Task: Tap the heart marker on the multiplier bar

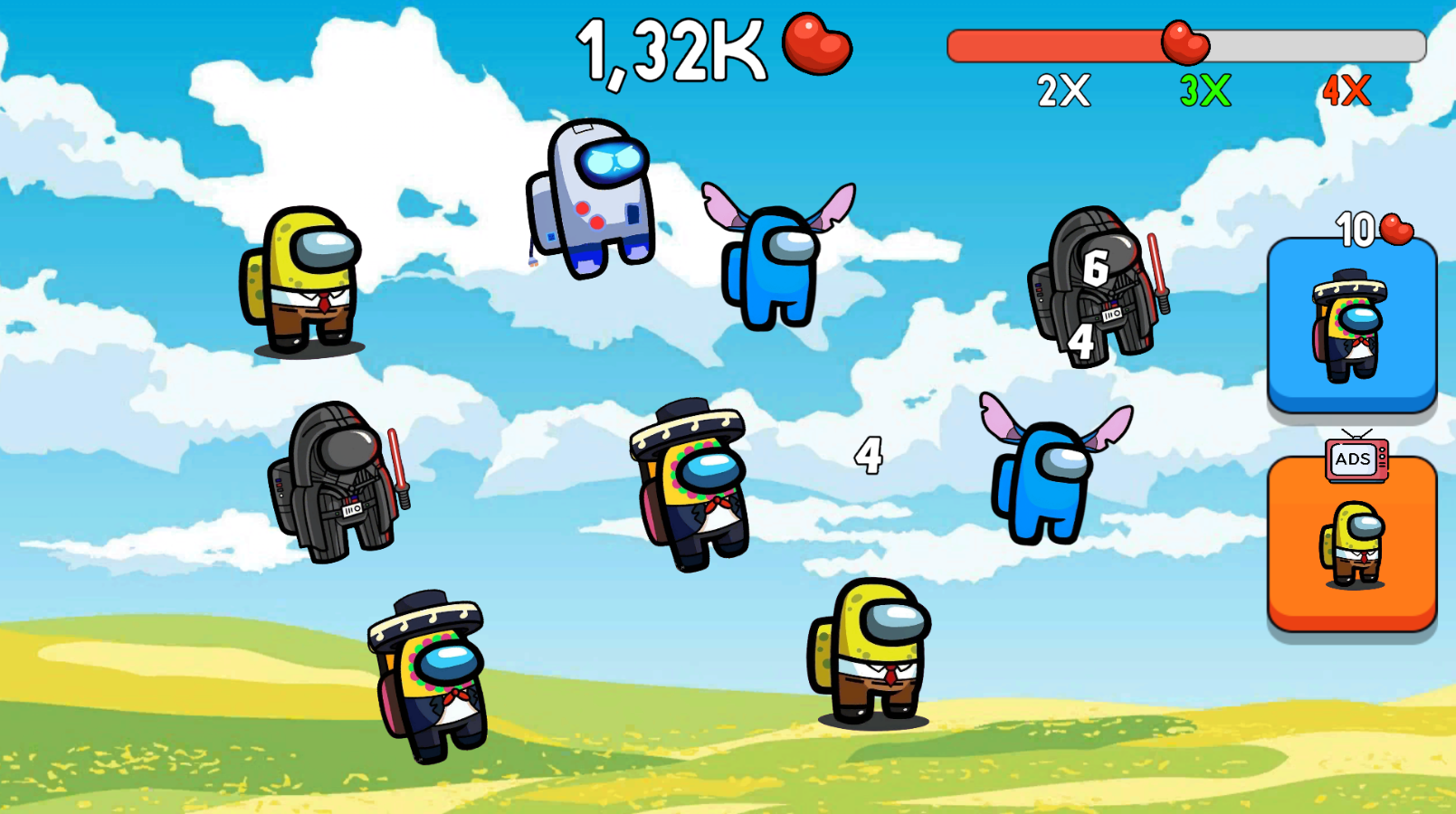Action: click(1184, 41)
